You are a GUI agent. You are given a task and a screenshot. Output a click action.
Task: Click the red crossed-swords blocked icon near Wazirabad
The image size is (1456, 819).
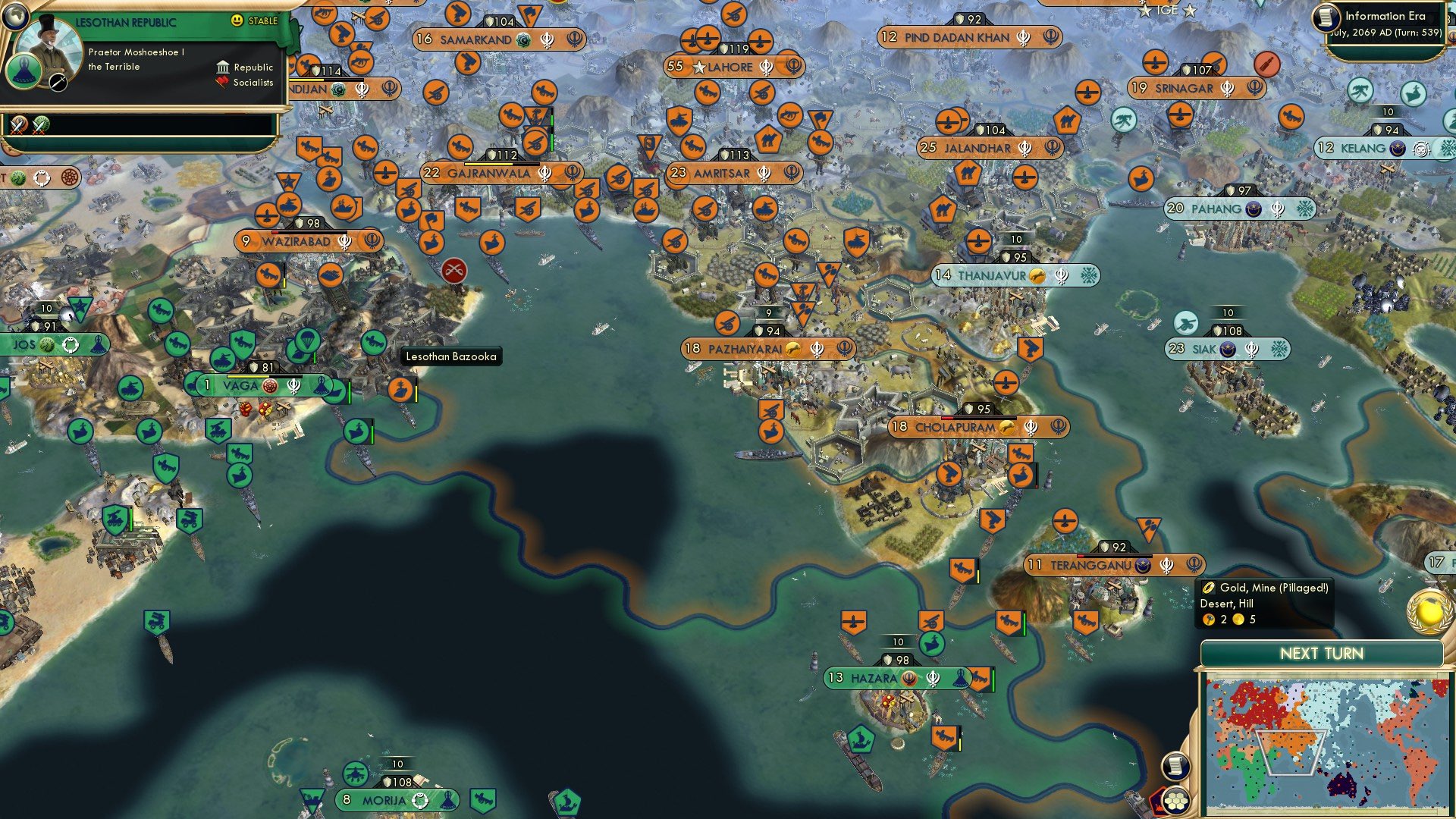click(453, 271)
